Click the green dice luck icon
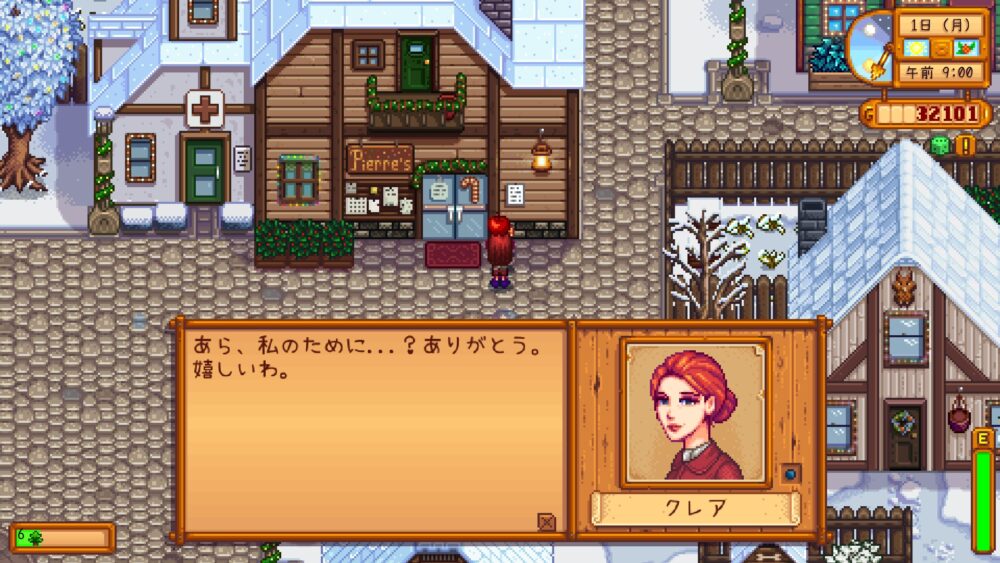Screen dimensions: 1000x563 tap(940, 146)
